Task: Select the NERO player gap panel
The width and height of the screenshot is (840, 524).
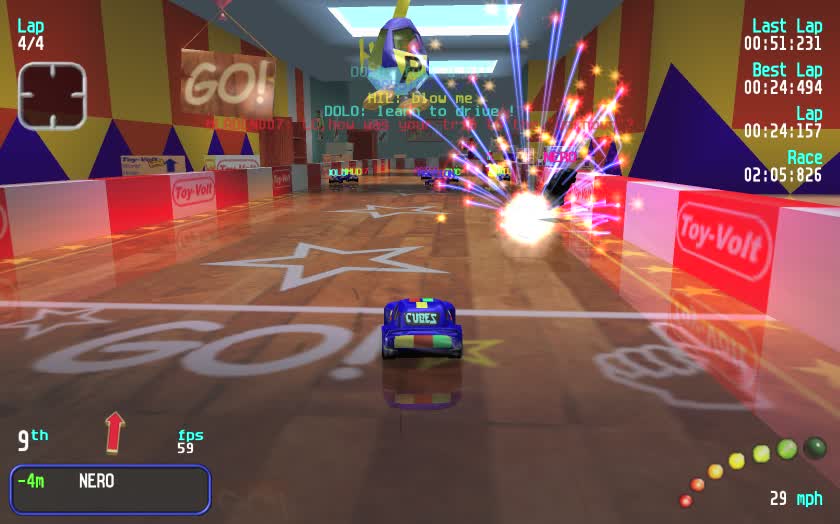Action: point(110,489)
